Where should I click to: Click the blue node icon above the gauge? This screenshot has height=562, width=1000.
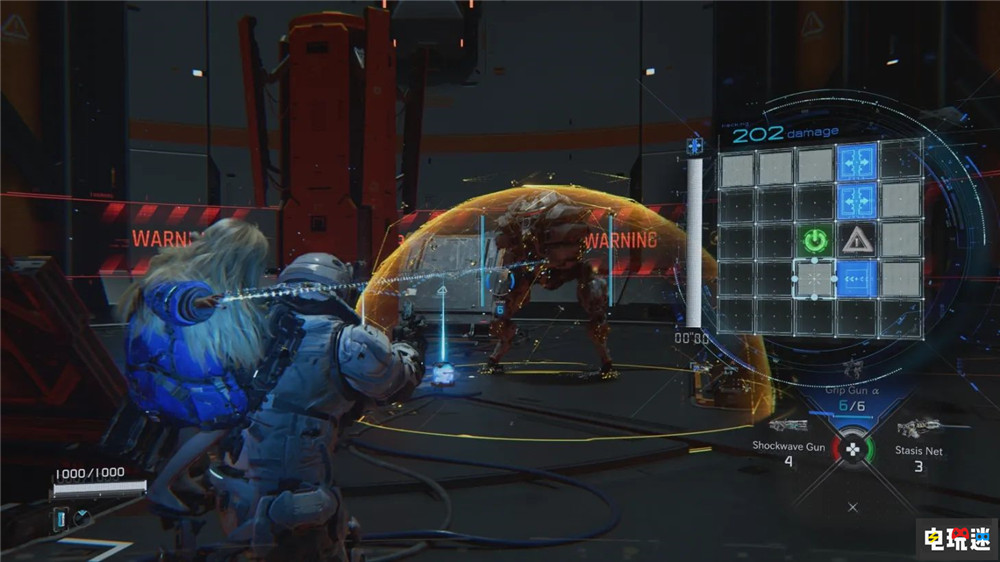(x=693, y=146)
